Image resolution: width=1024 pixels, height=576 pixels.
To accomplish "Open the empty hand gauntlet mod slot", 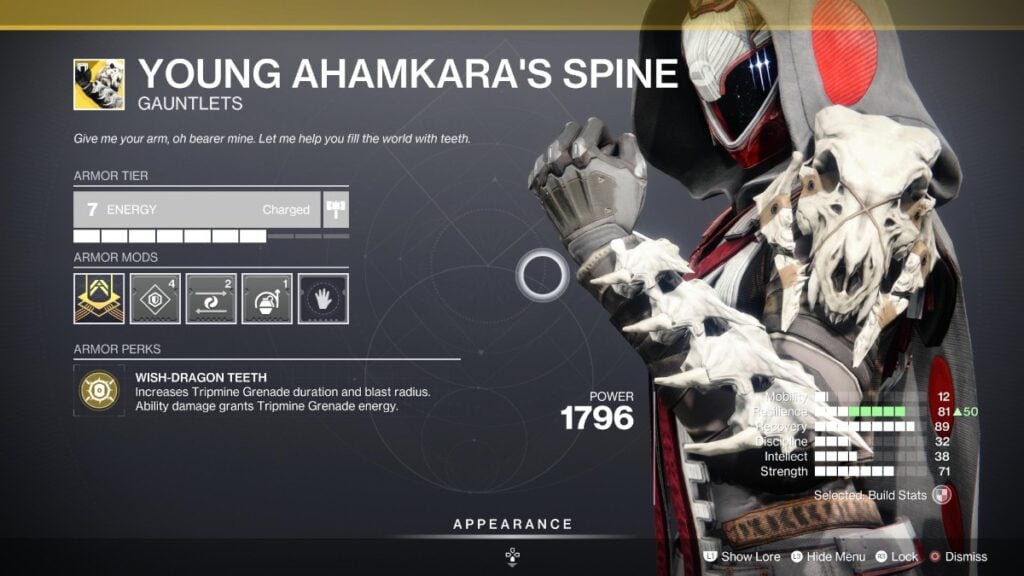I will (323, 298).
